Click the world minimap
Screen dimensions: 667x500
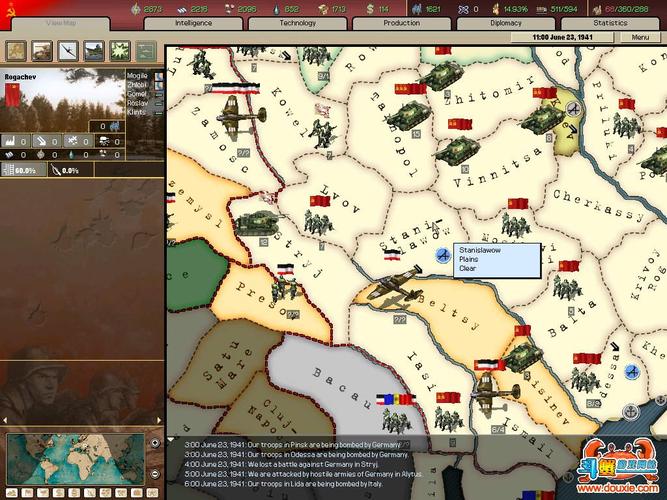[76, 457]
